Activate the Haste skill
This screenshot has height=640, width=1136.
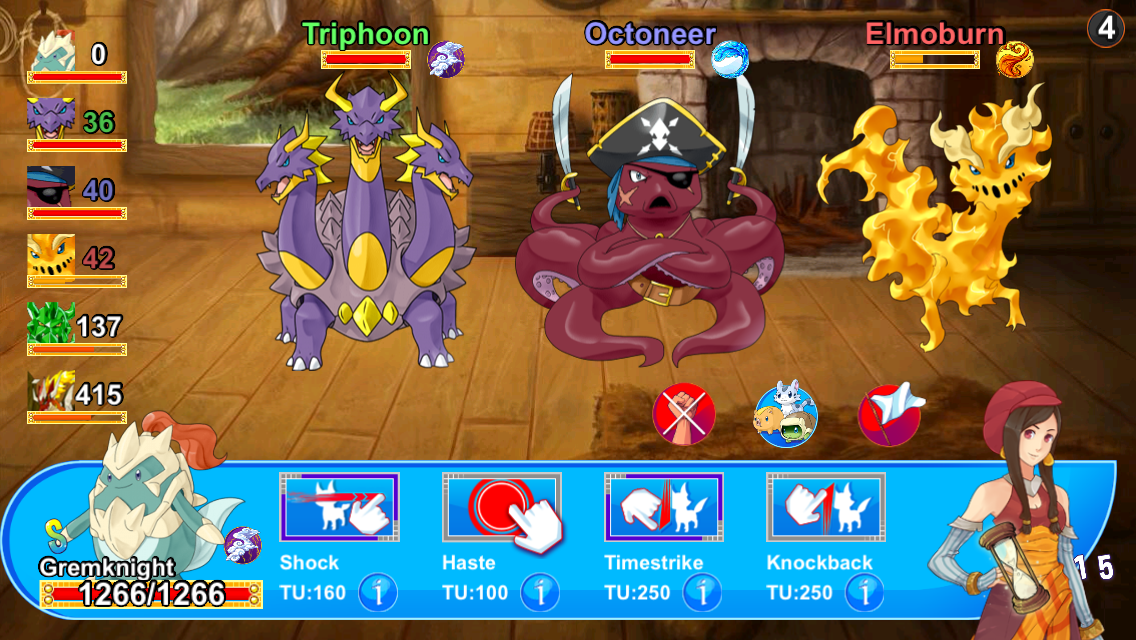[502, 507]
